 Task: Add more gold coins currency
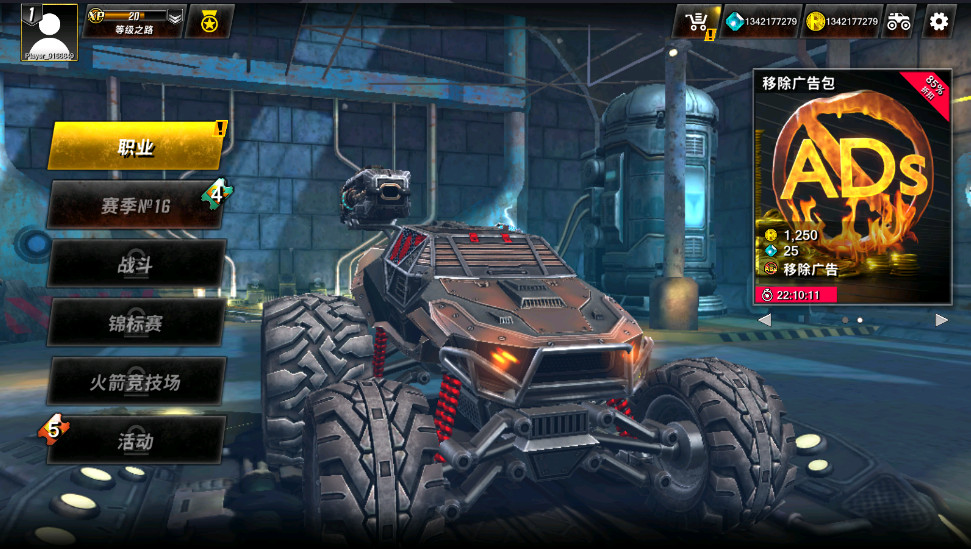(x=843, y=21)
